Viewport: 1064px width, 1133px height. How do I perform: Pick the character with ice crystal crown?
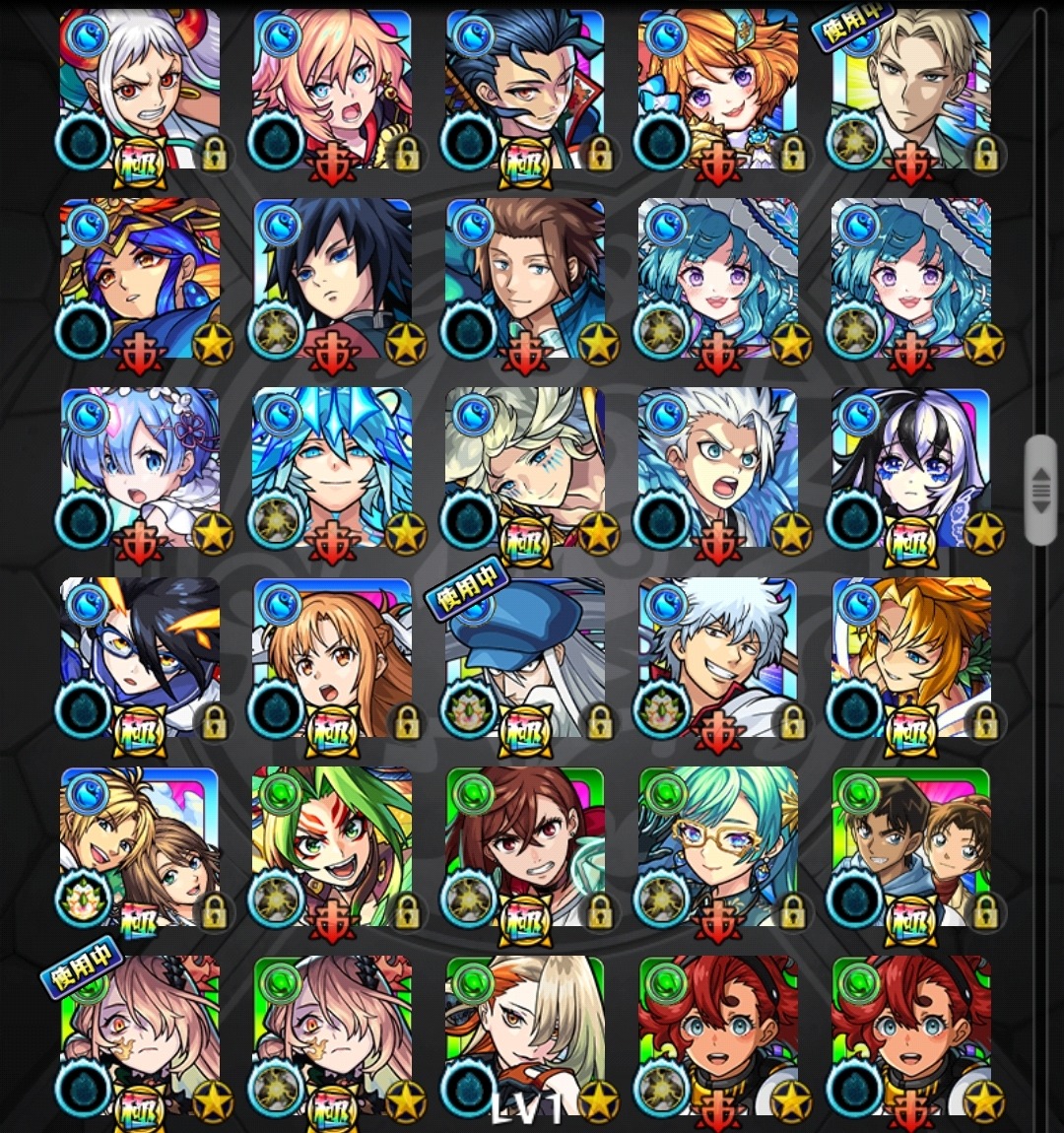click(x=333, y=467)
